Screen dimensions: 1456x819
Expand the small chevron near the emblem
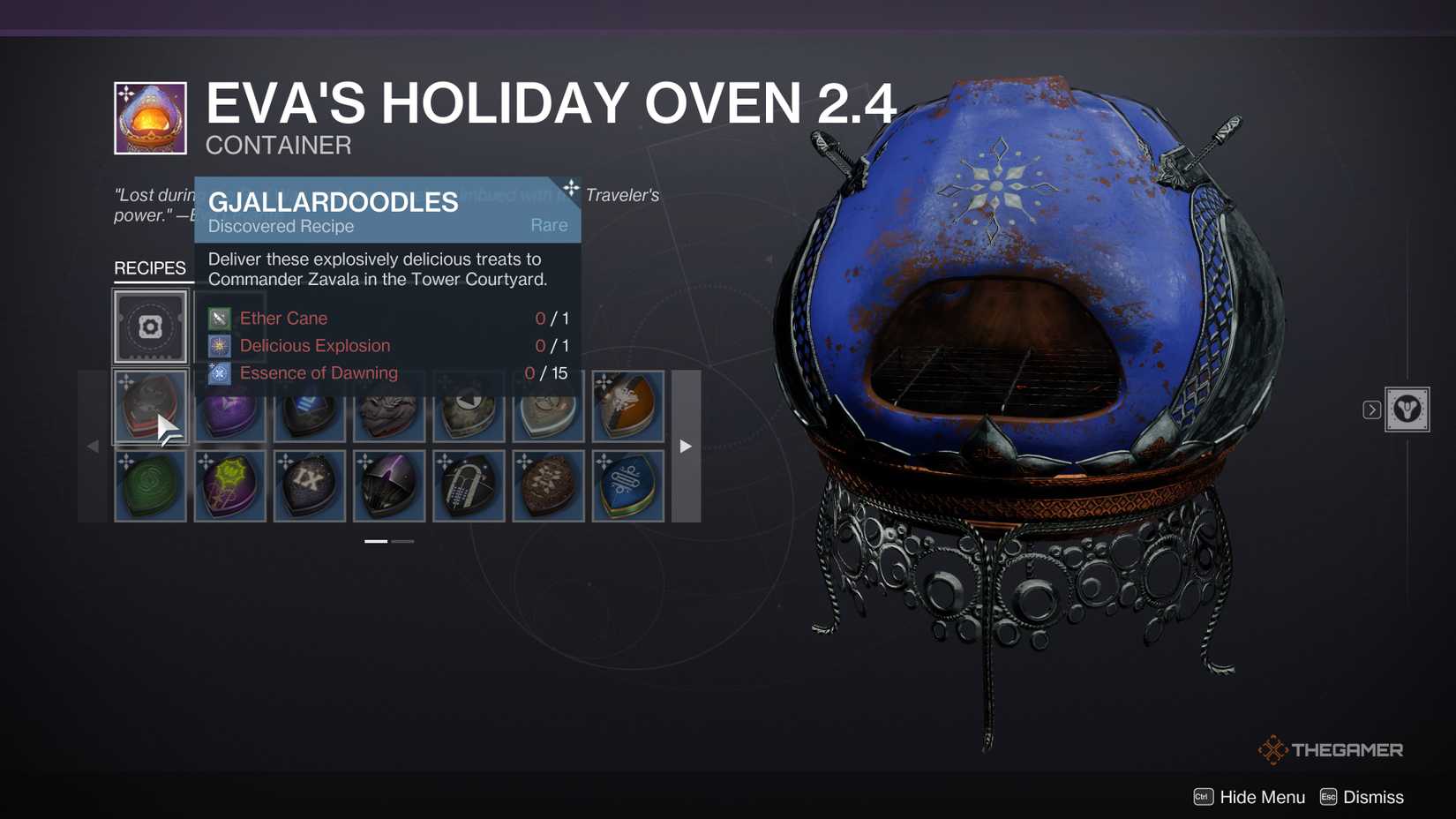pyautogui.click(x=1372, y=409)
